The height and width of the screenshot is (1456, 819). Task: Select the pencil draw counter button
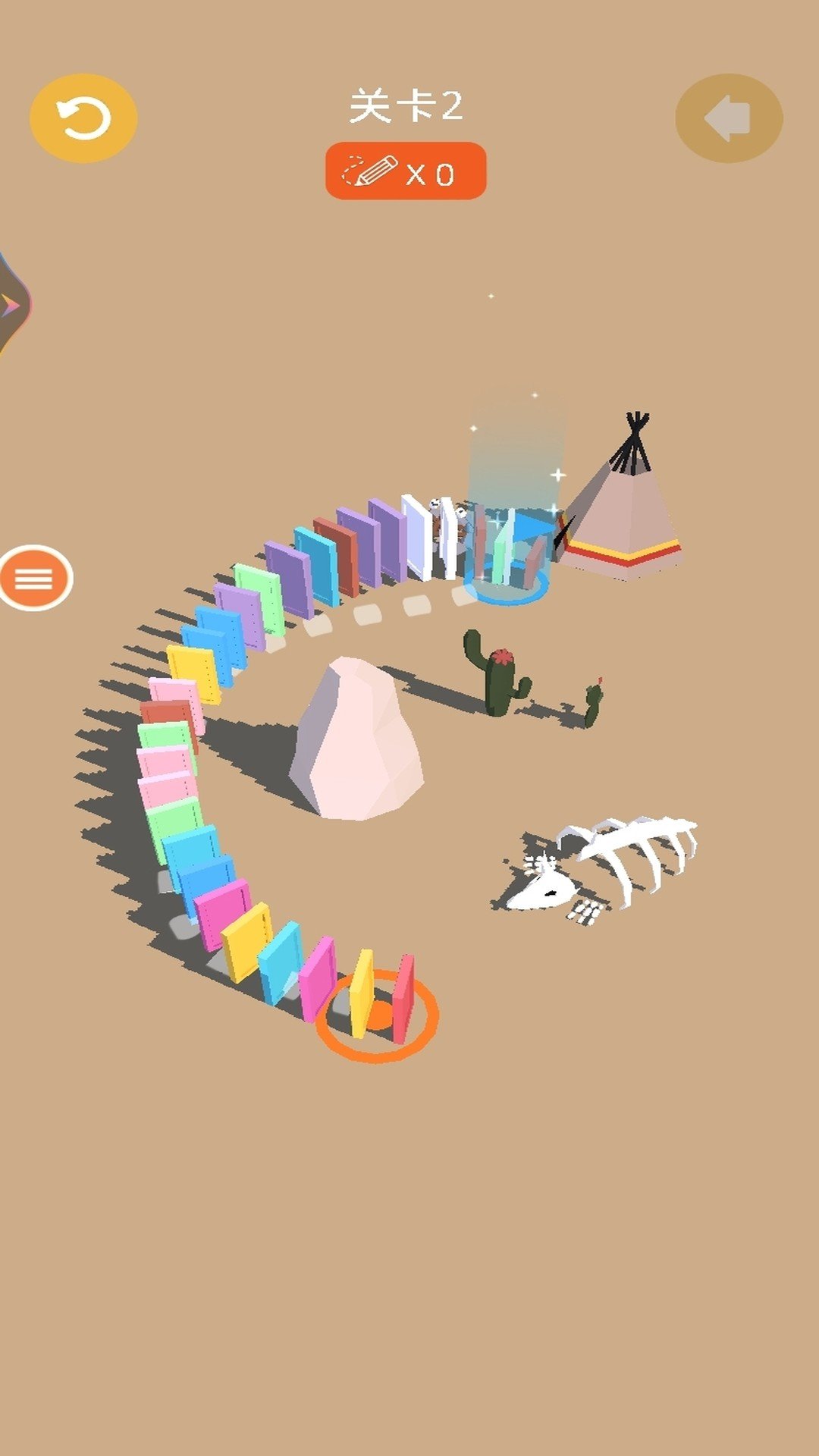pyautogui.click(x=406, y=171)
